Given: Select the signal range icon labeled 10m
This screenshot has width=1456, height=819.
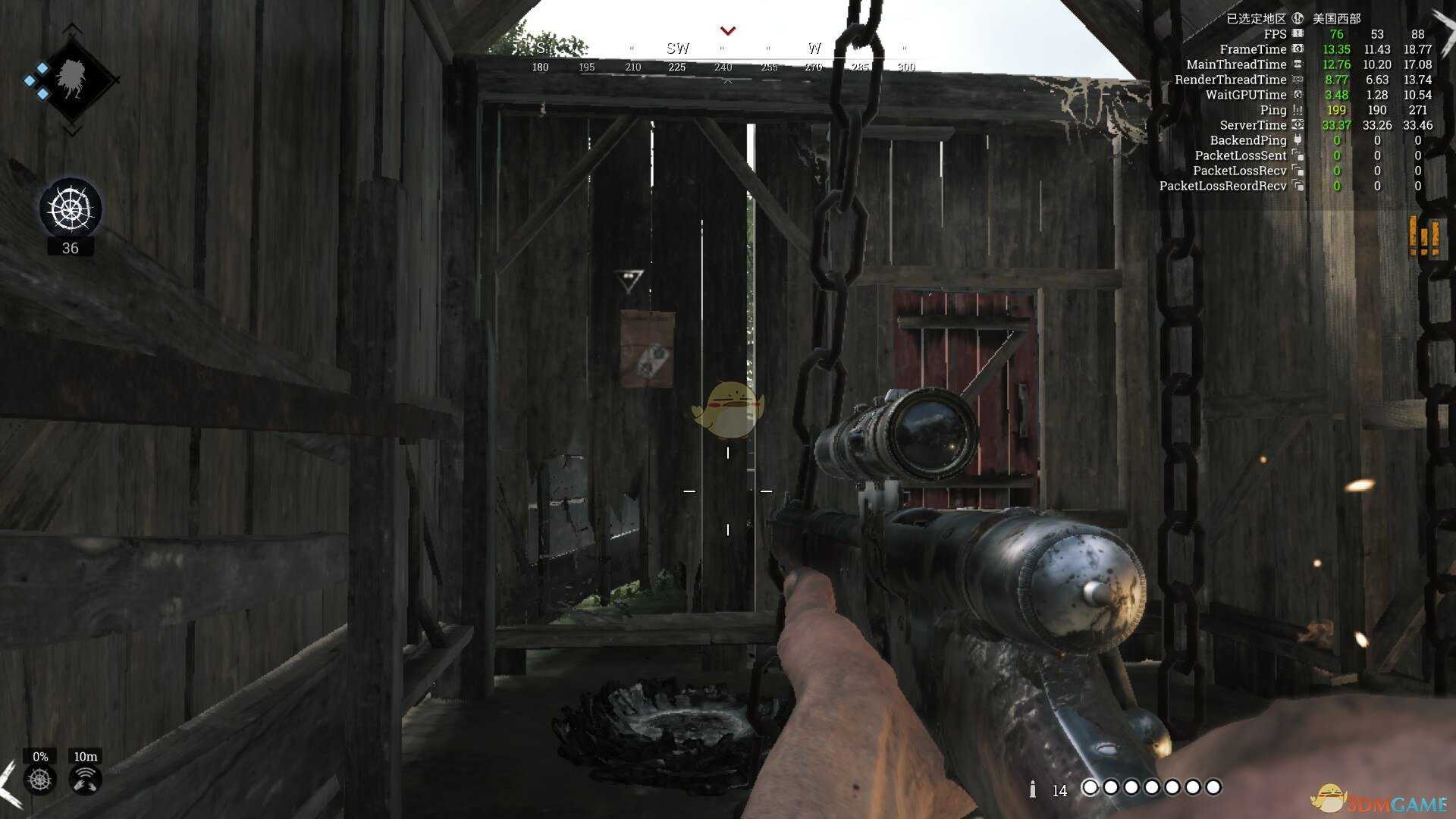Looking at the screenshot, I should pyautogui.click(x=86, y=779).
